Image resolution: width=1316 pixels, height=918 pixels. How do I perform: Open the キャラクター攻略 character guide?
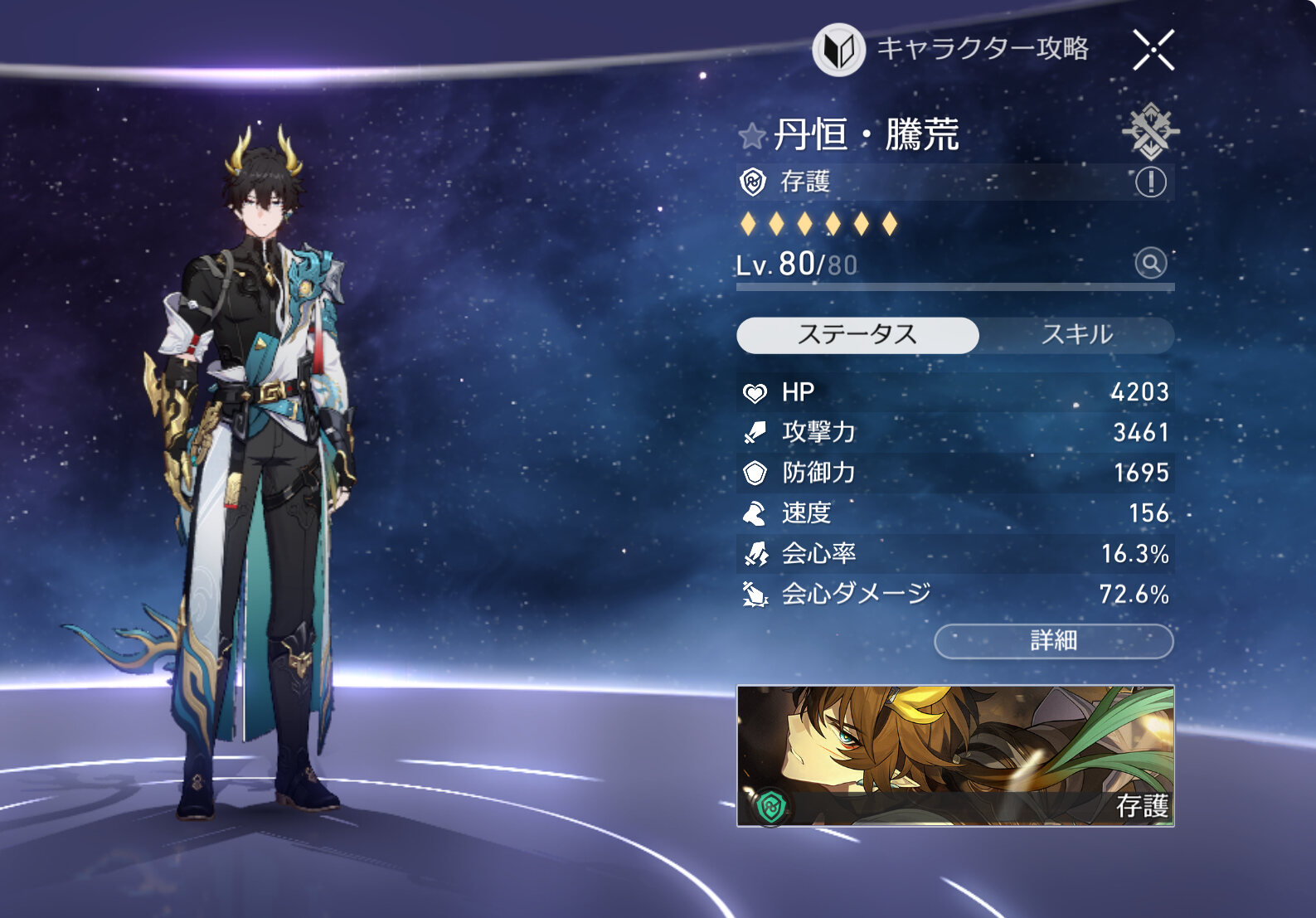(x=950, y=49)
